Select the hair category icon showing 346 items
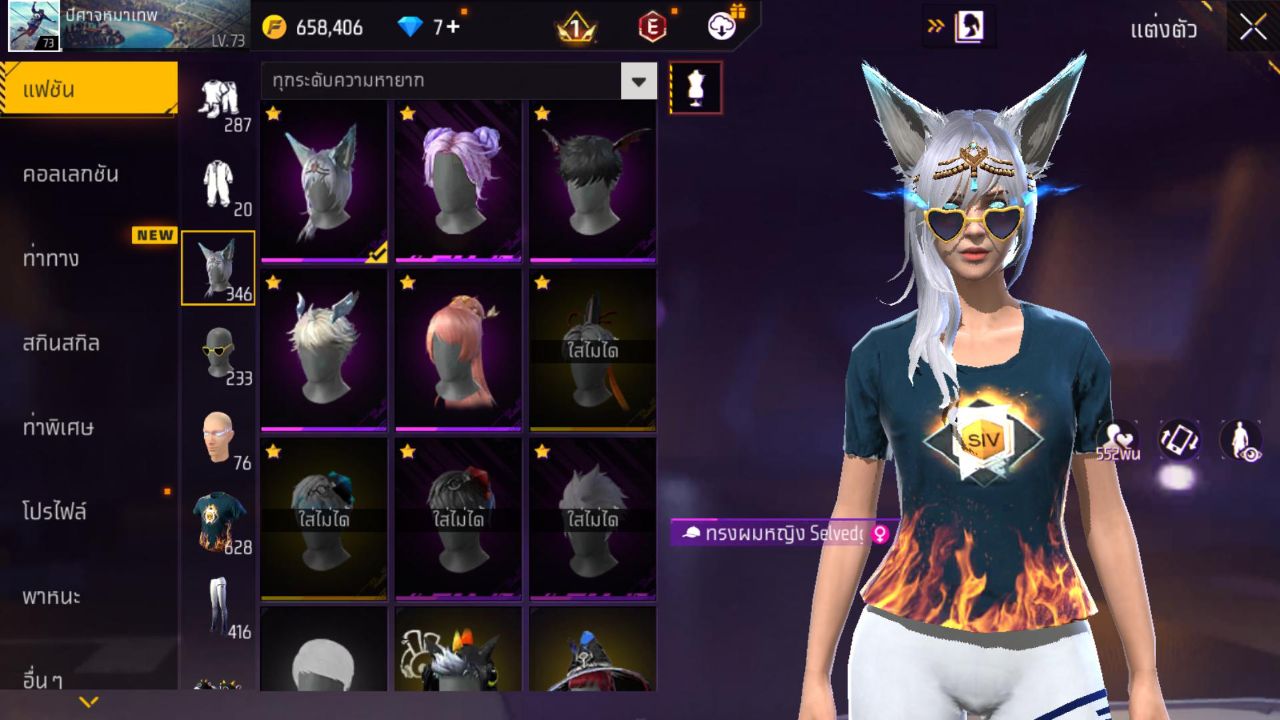 219,262
